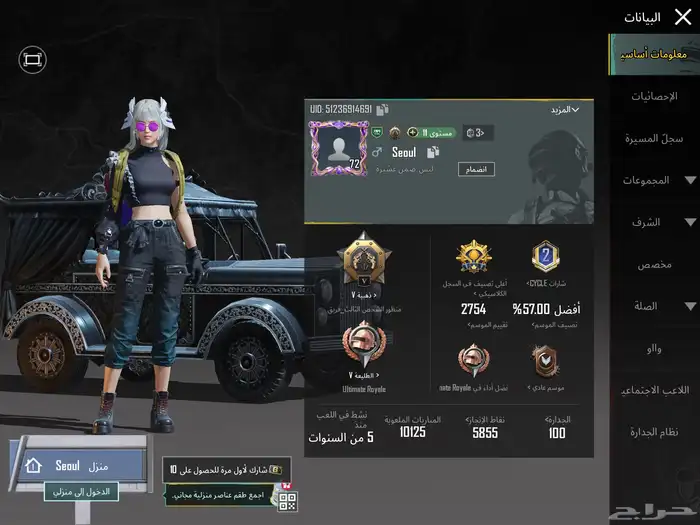Enter my home (الدخول إلى منزلي)

pyautogui.click(x=82, y=491)
